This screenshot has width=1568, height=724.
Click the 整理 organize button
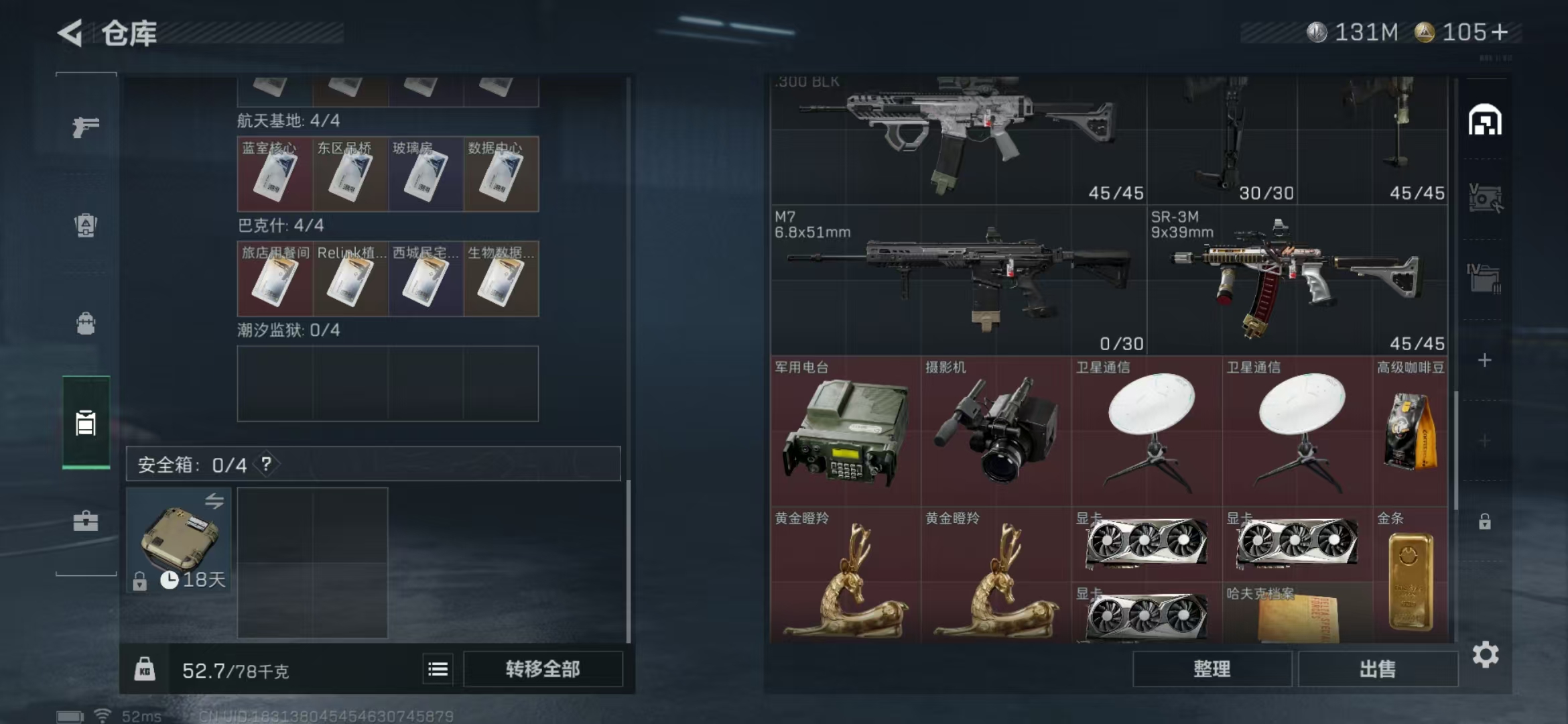(1212, 669)
